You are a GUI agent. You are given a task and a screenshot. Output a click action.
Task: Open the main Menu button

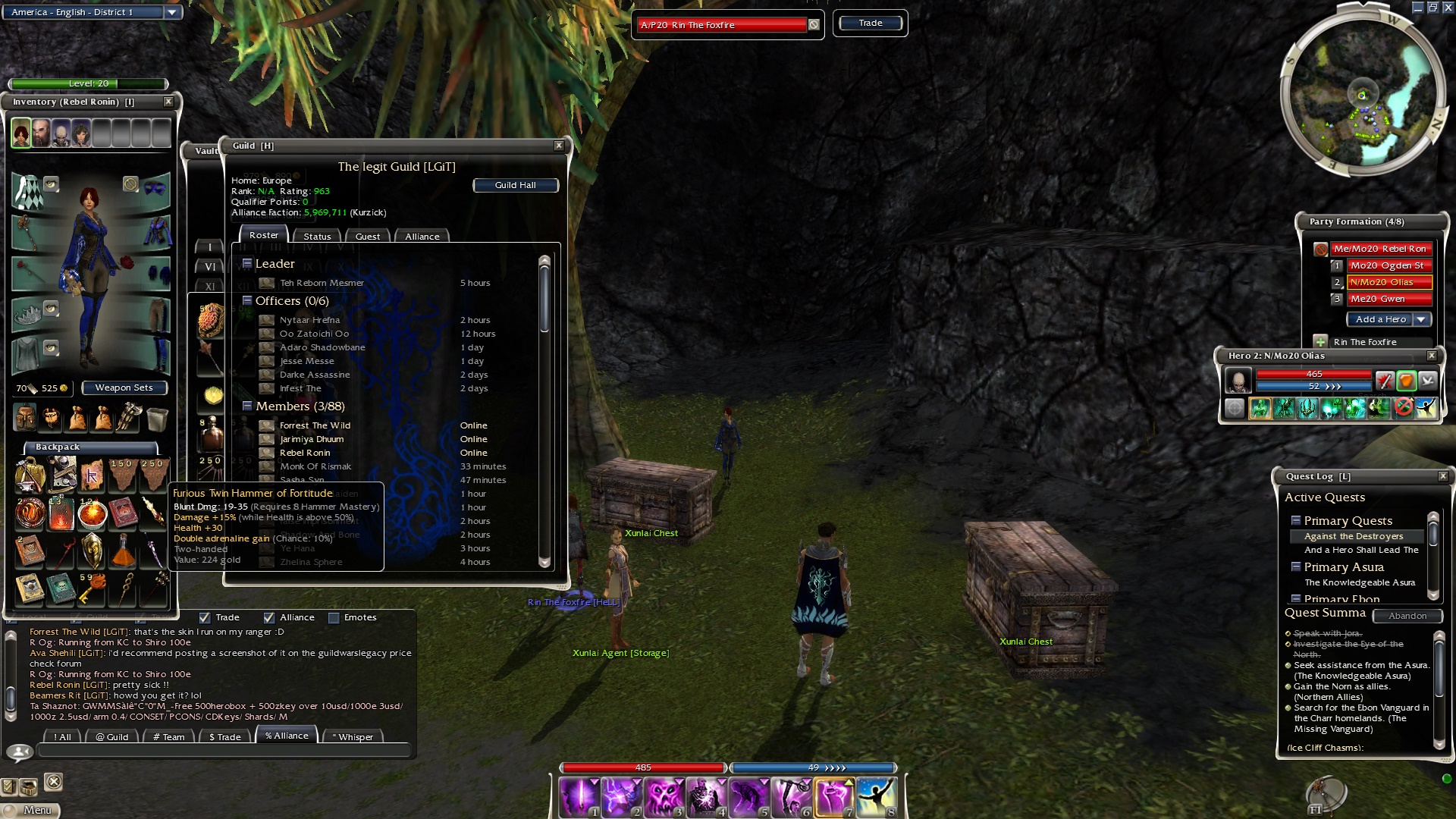coord(30,810)
